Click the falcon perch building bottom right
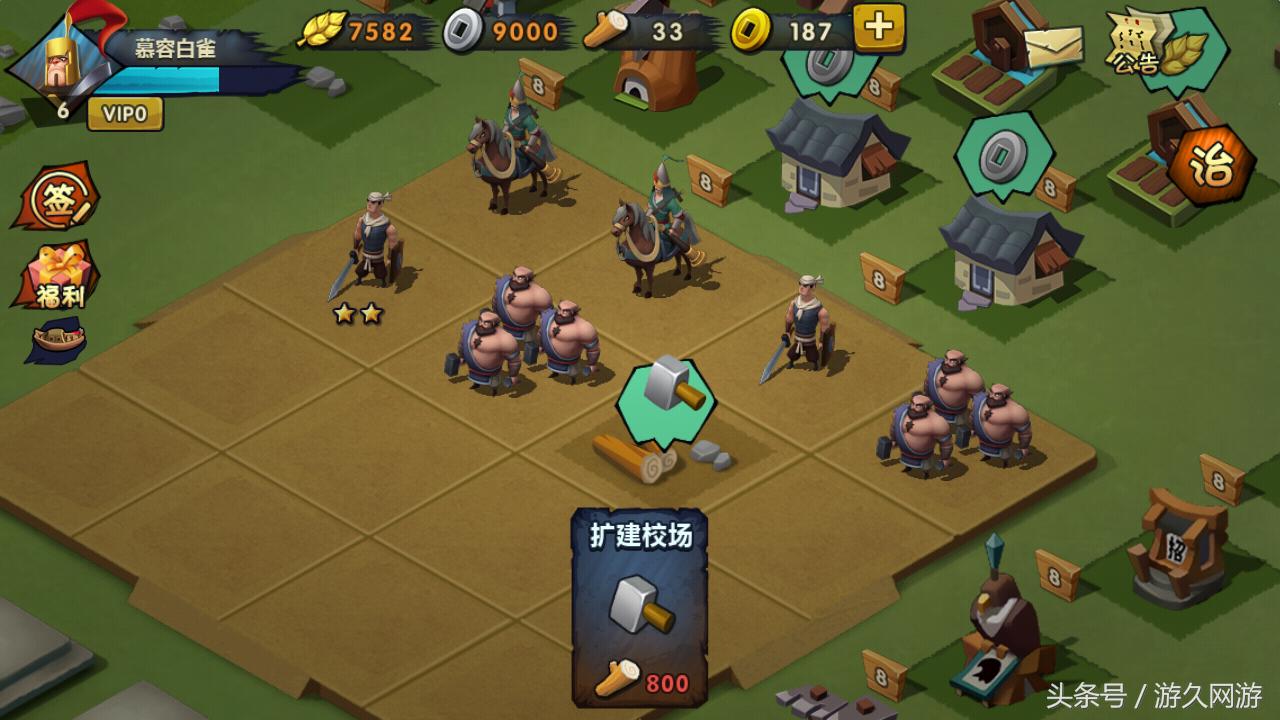The height and width of the screenshot is (720, 1280). 1000,640
